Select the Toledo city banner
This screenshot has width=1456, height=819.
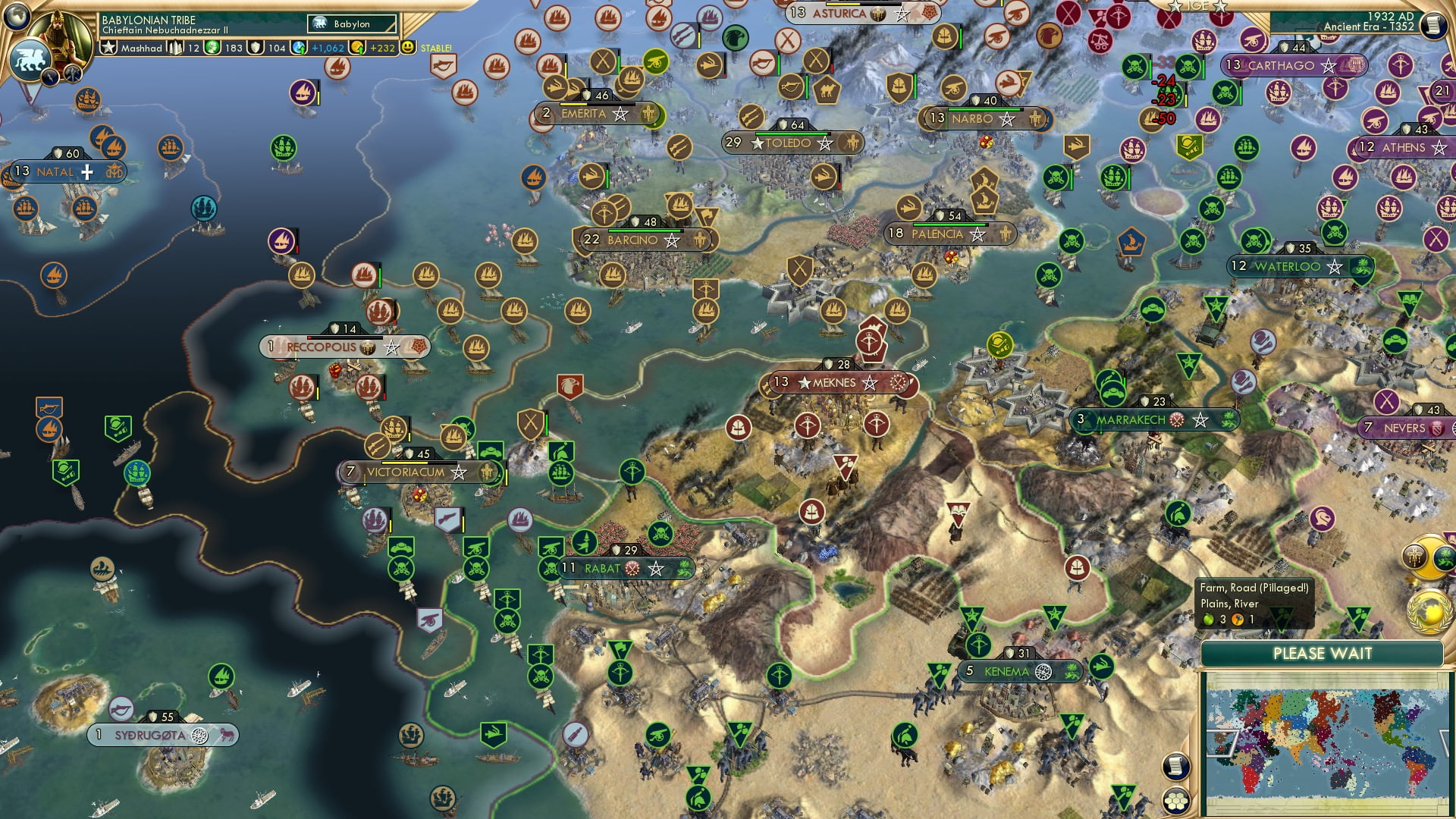coord(789,143)
